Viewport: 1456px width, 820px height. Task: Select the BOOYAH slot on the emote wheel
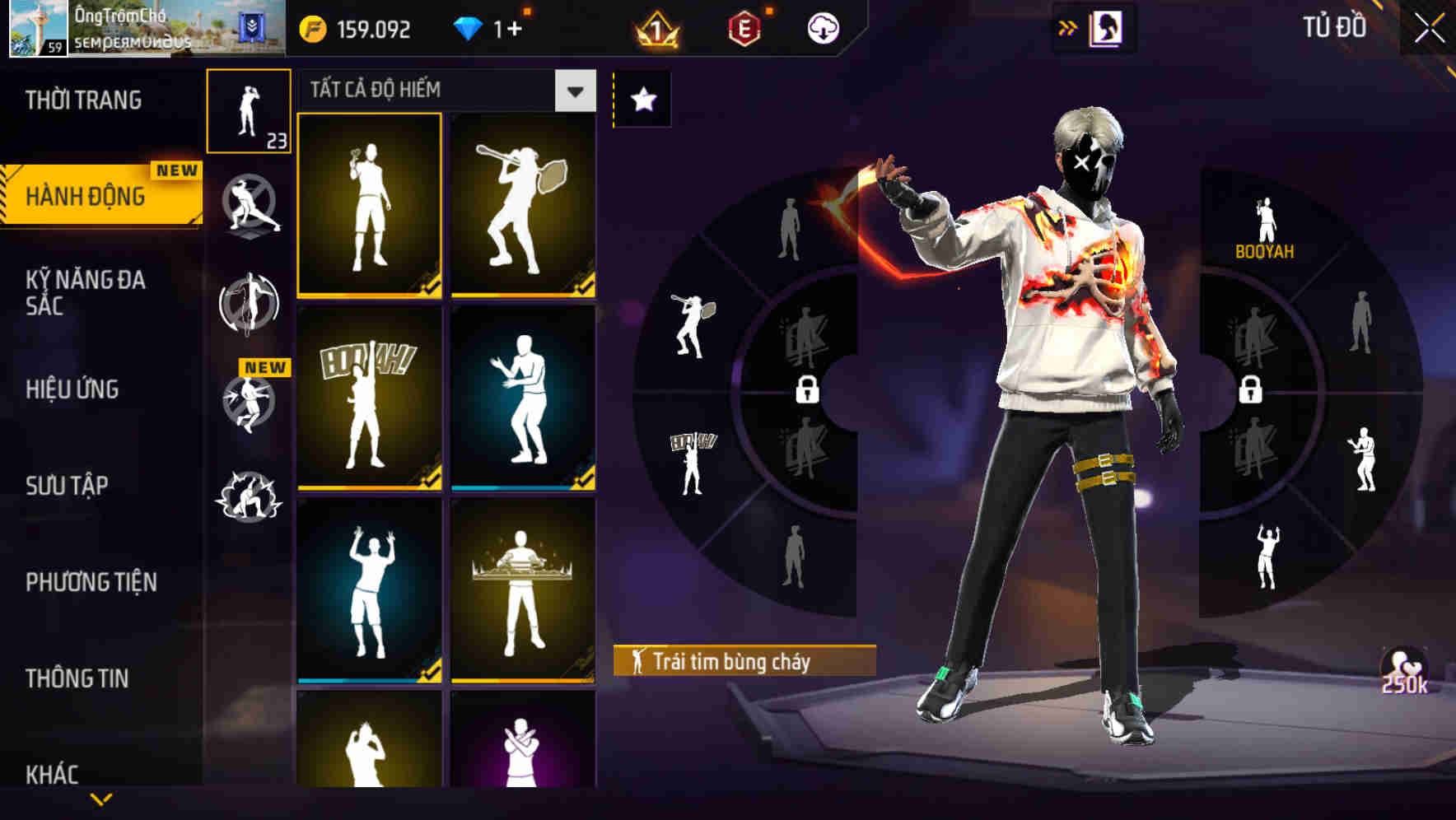[1266, 226]
